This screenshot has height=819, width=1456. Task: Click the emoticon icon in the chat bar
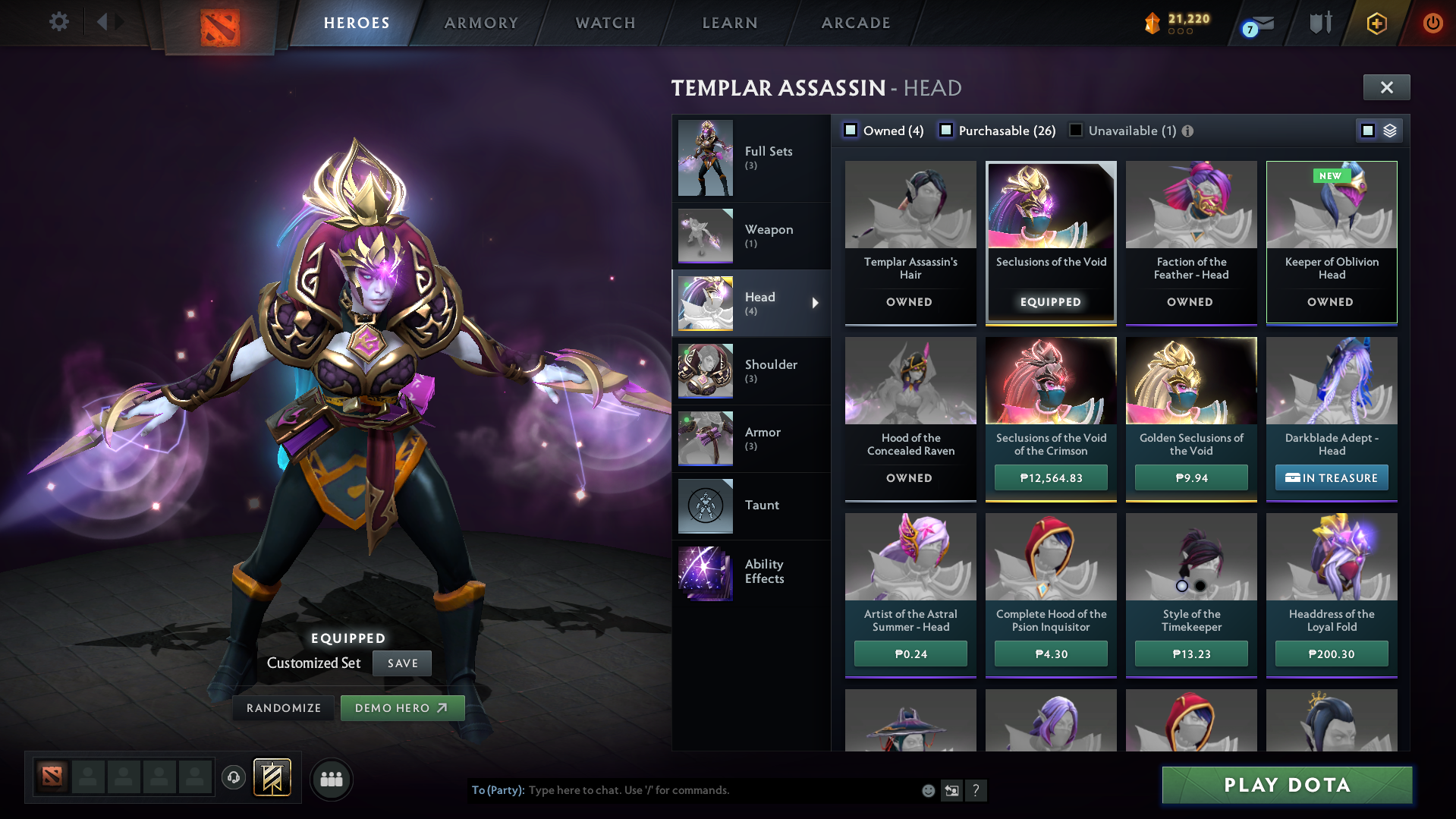click(927, 790)
